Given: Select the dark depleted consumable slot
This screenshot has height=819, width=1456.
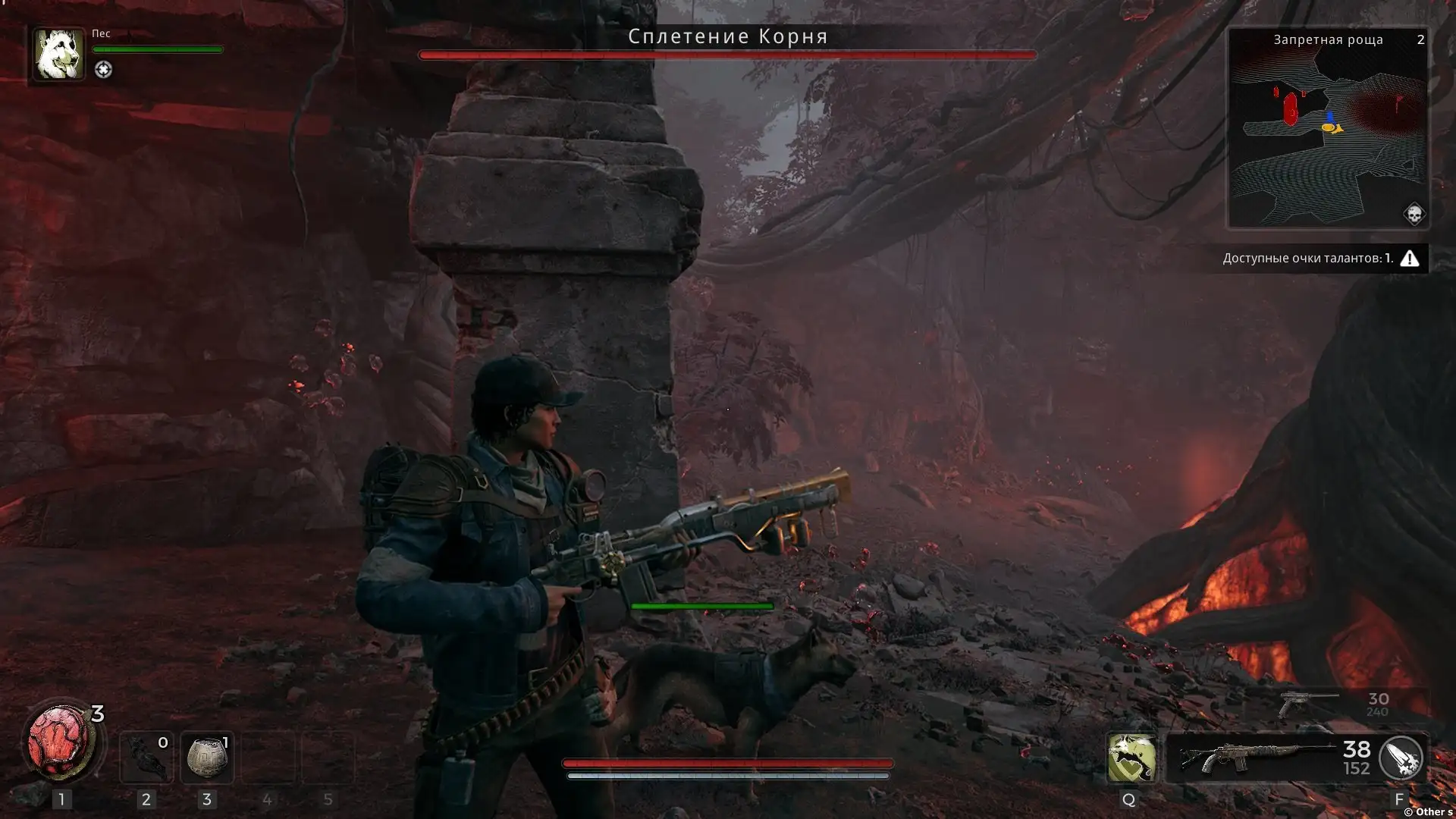Looking at the screenshot, I should point(146,758).
